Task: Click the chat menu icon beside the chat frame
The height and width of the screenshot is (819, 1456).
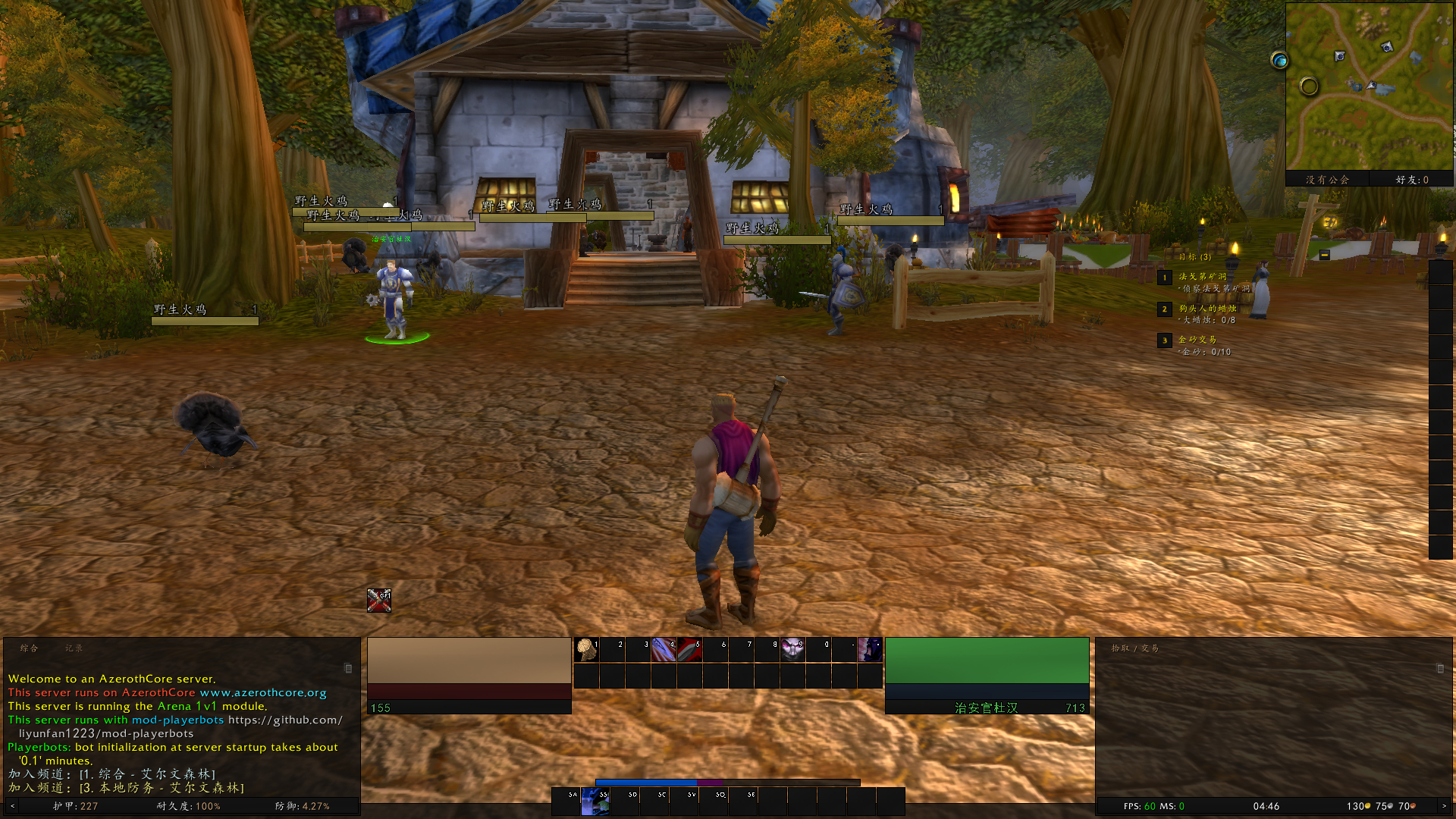Action: click(x=348, y=668)
